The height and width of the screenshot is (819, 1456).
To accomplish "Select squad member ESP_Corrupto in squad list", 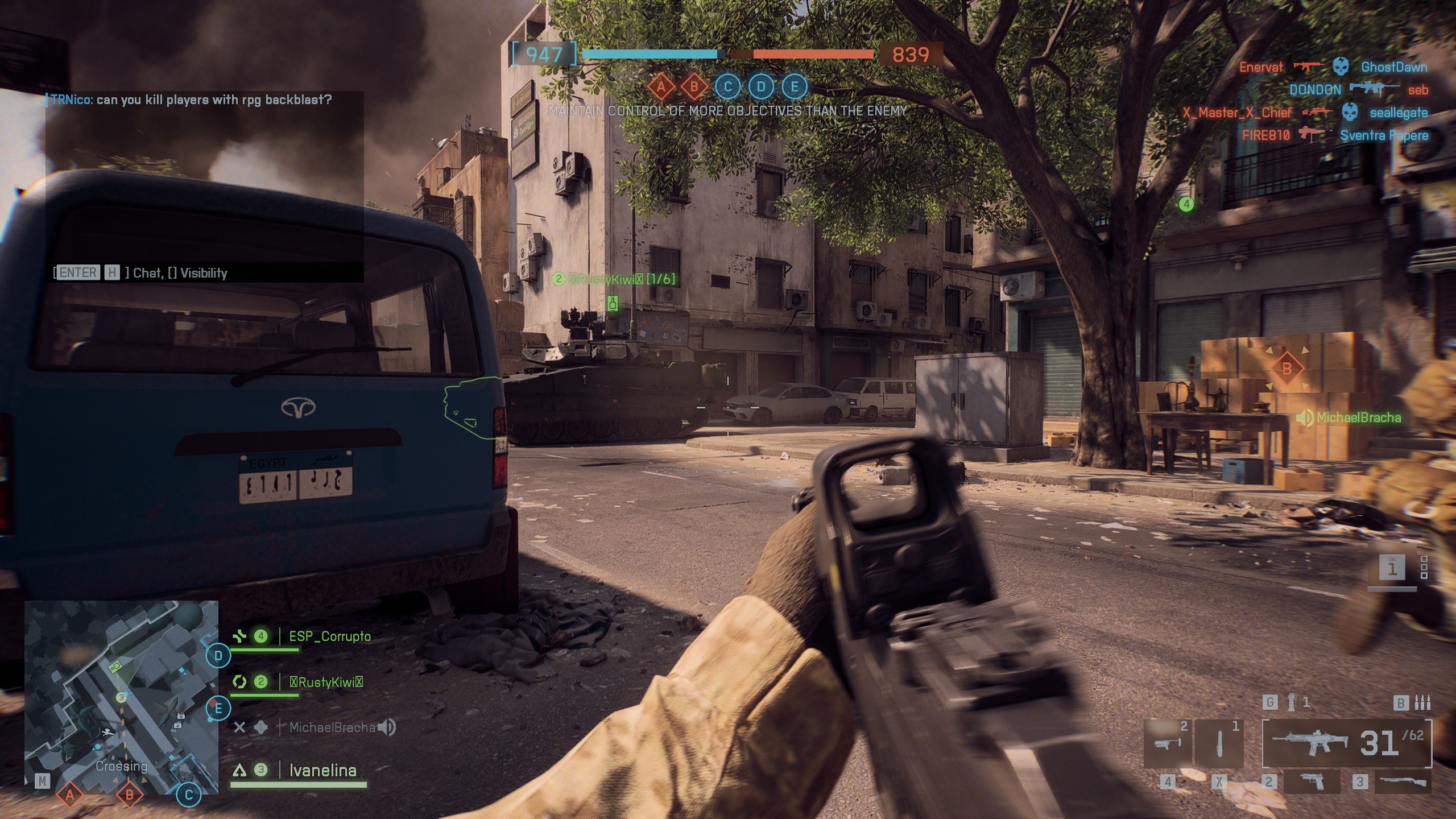I will coord(329,636).
